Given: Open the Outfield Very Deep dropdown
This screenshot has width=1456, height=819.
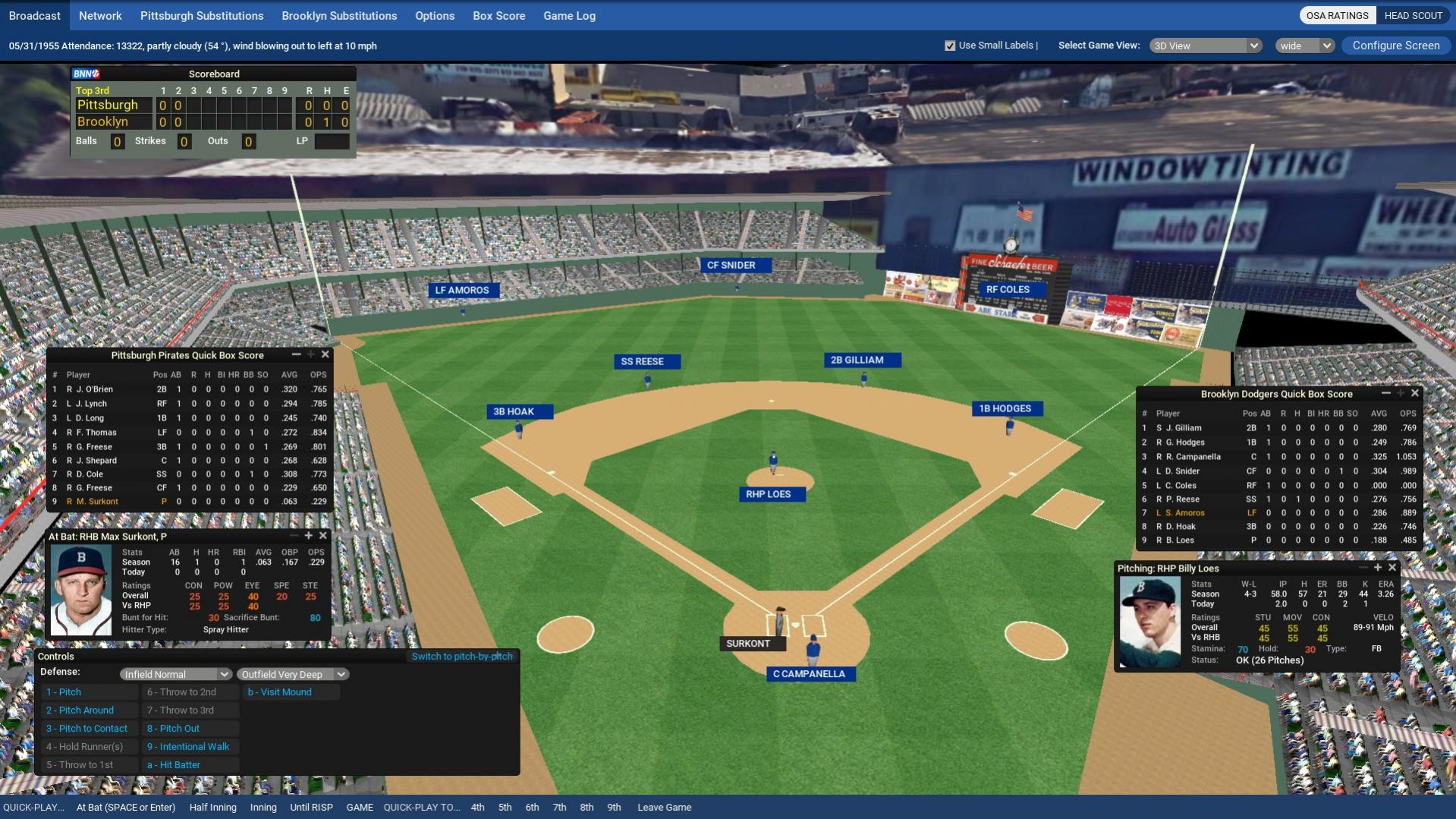Looking at the screenshot, I should (x=293, y=674).
